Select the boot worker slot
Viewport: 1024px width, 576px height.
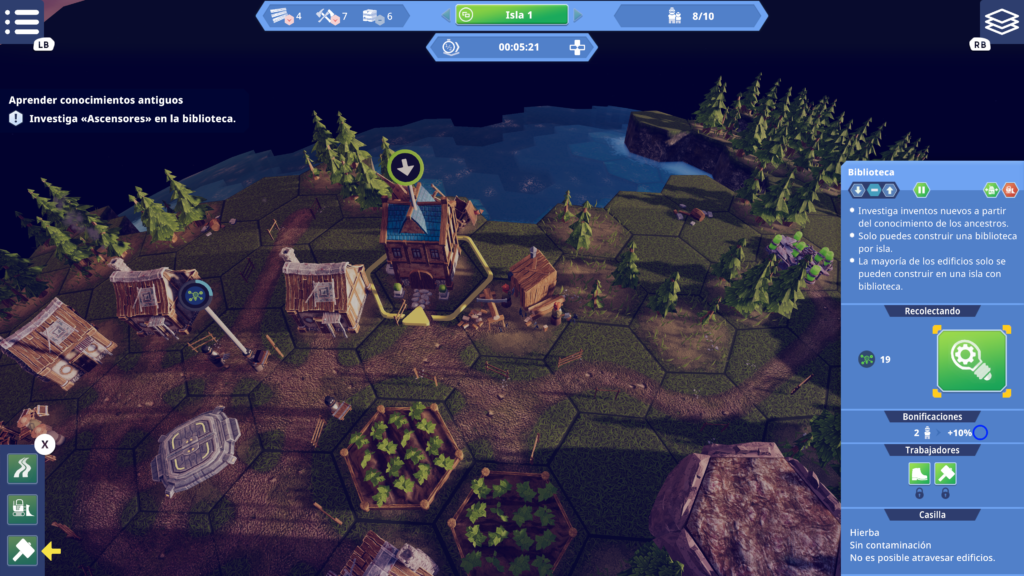919,474
